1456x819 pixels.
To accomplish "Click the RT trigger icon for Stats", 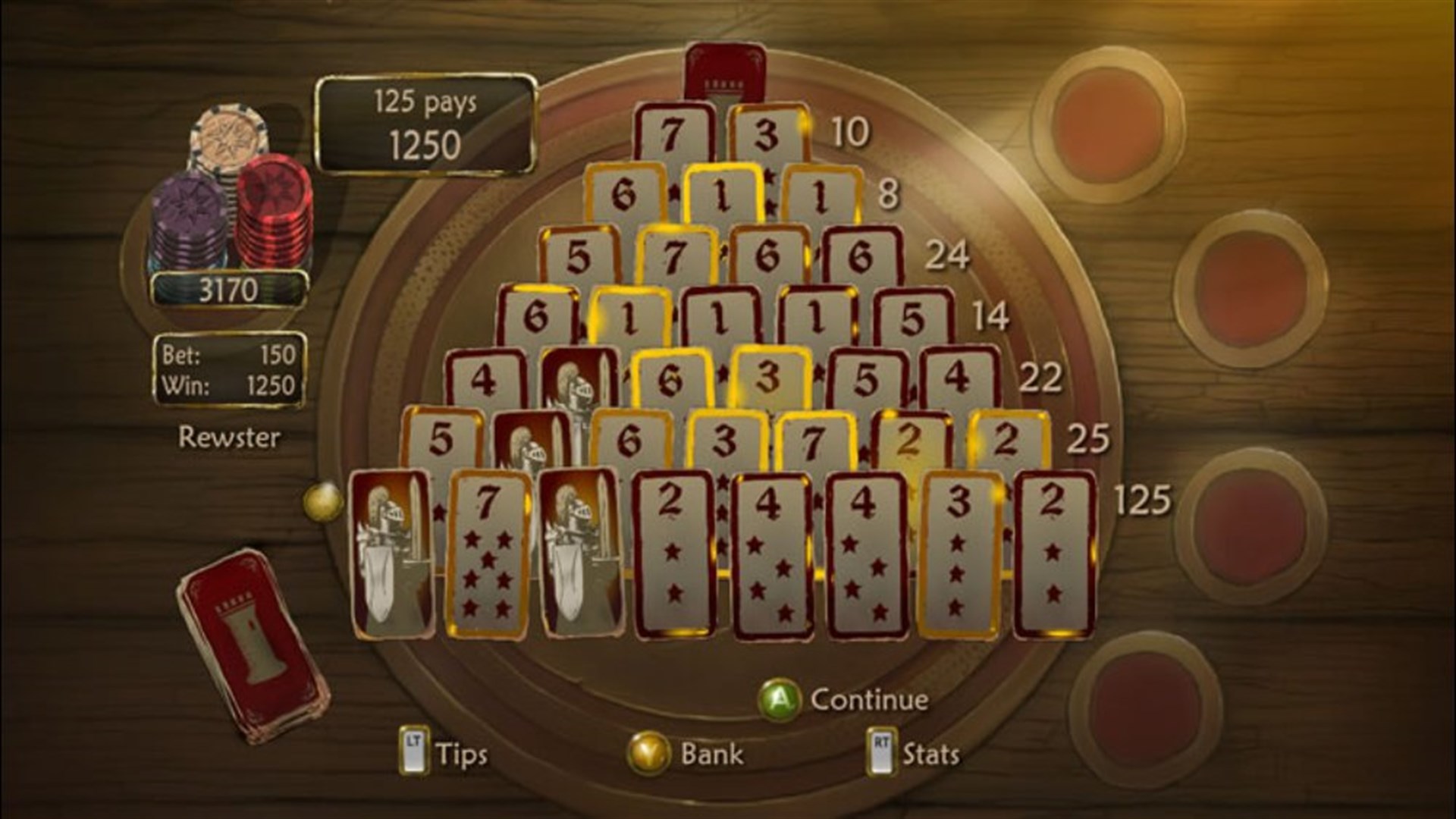I will coord(880,750).
